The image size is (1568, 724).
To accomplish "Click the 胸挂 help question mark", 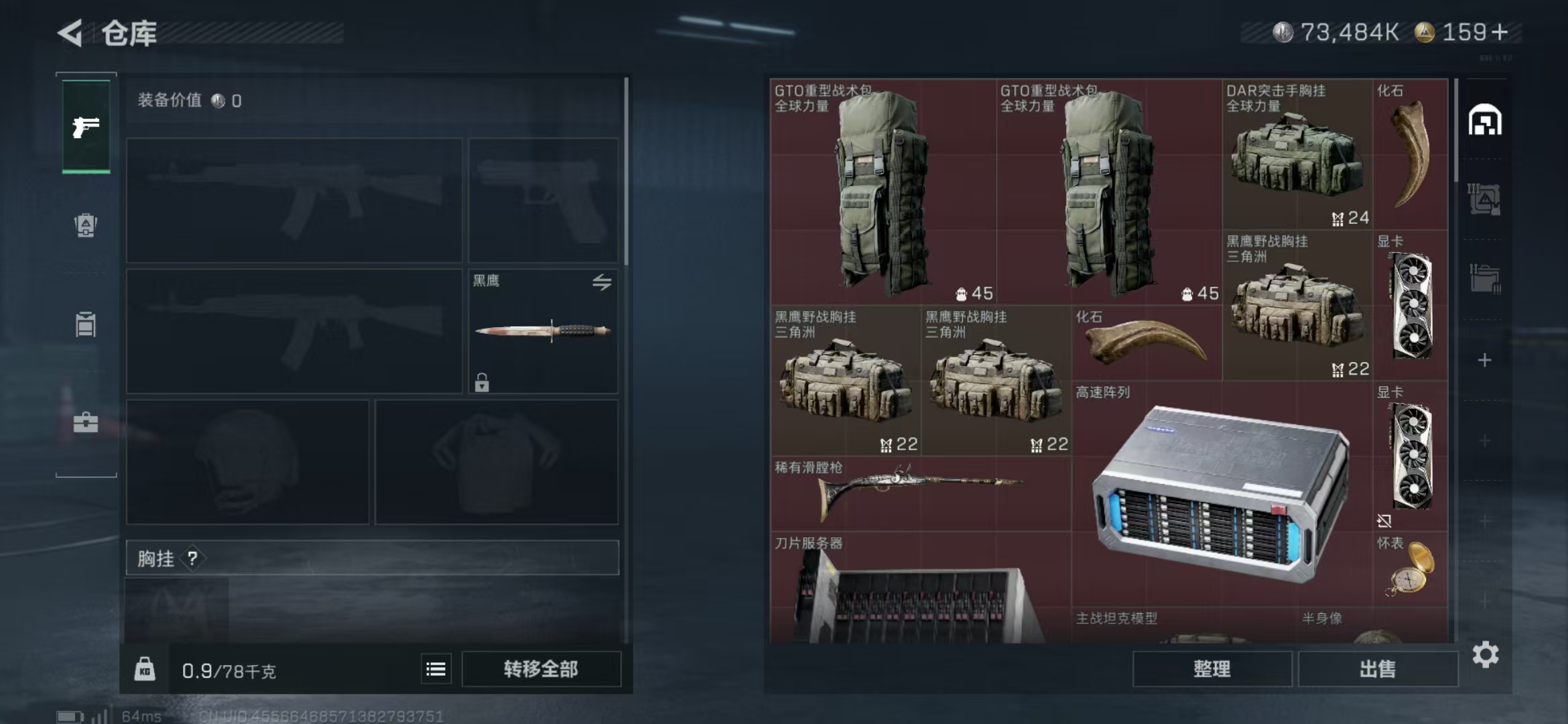I will click(192, 558).
